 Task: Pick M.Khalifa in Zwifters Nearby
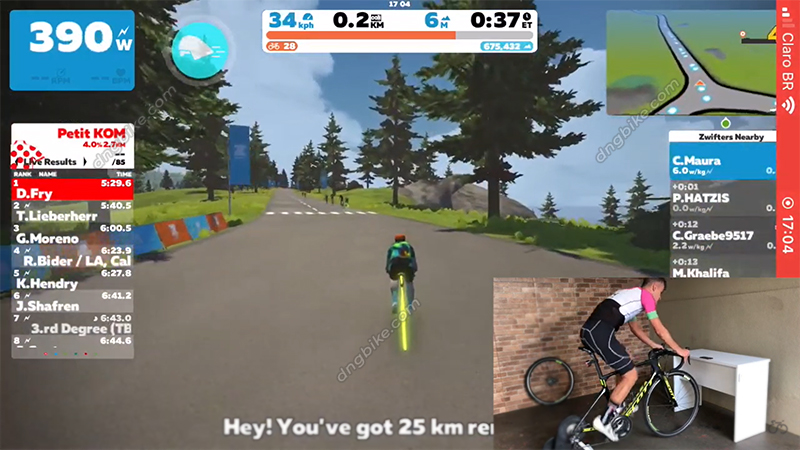coord(721,272)
